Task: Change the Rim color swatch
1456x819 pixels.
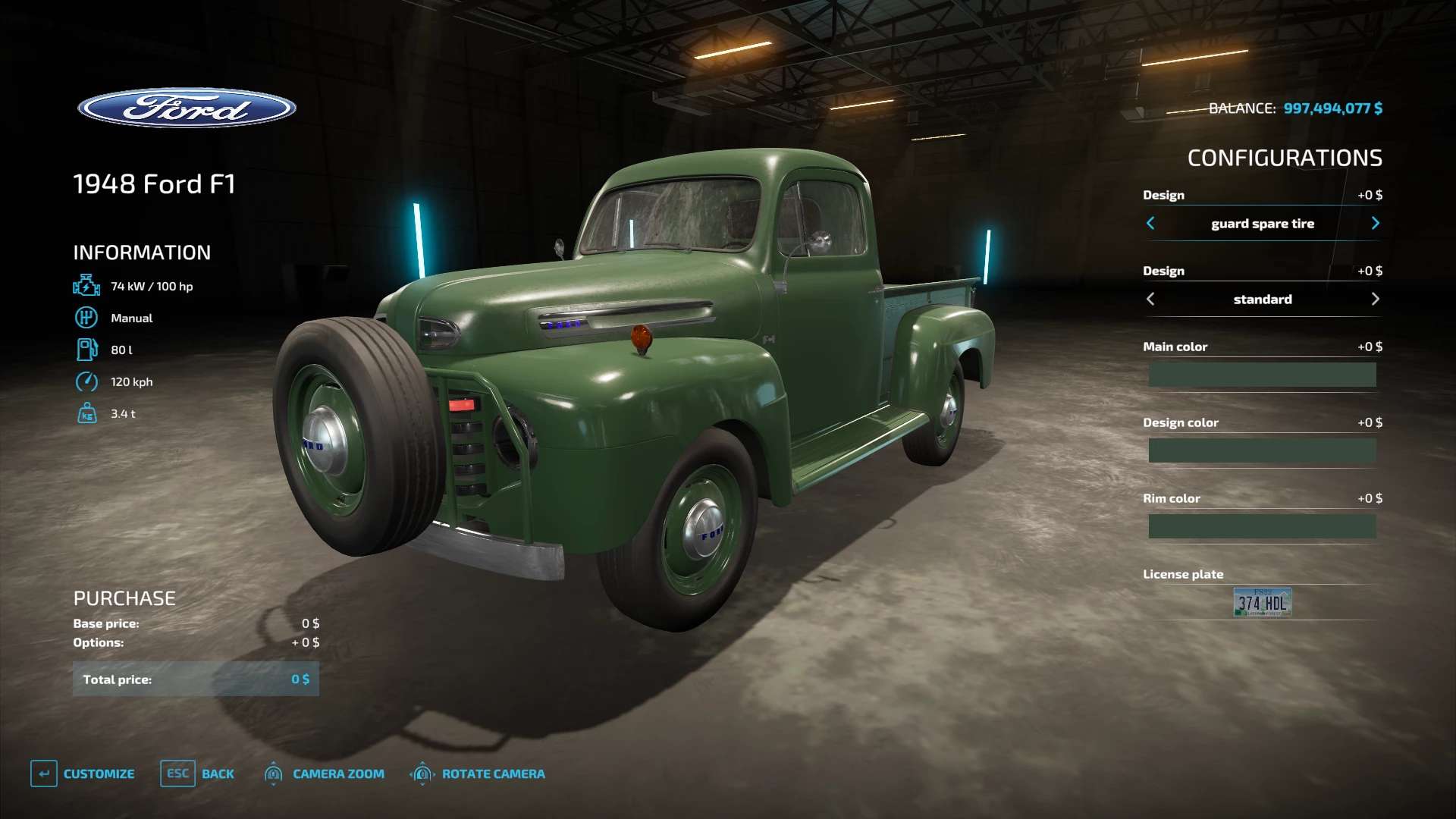Action: [1262, 526]
